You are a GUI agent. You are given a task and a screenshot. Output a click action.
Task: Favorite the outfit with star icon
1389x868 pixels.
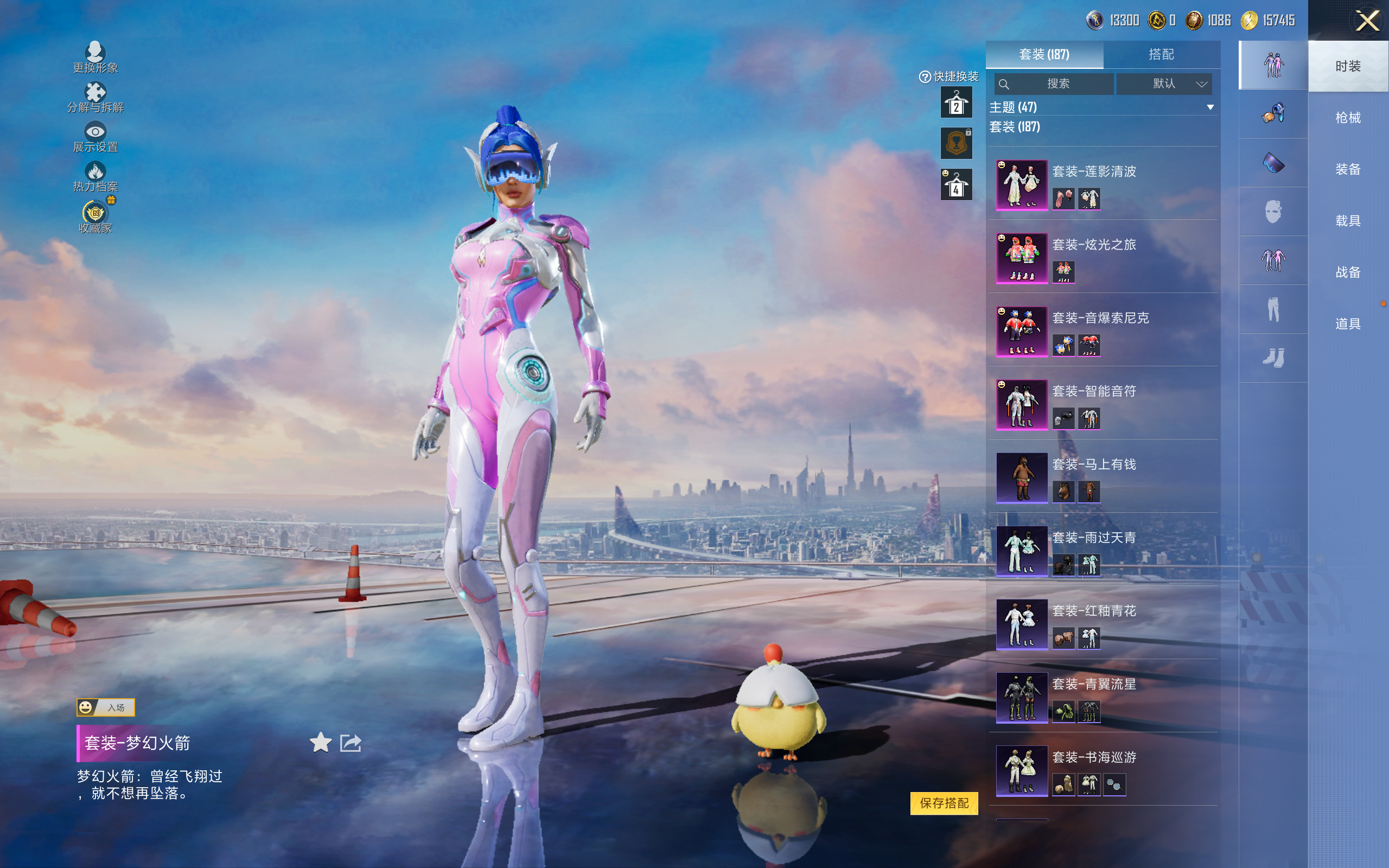(x=320, y=743)
